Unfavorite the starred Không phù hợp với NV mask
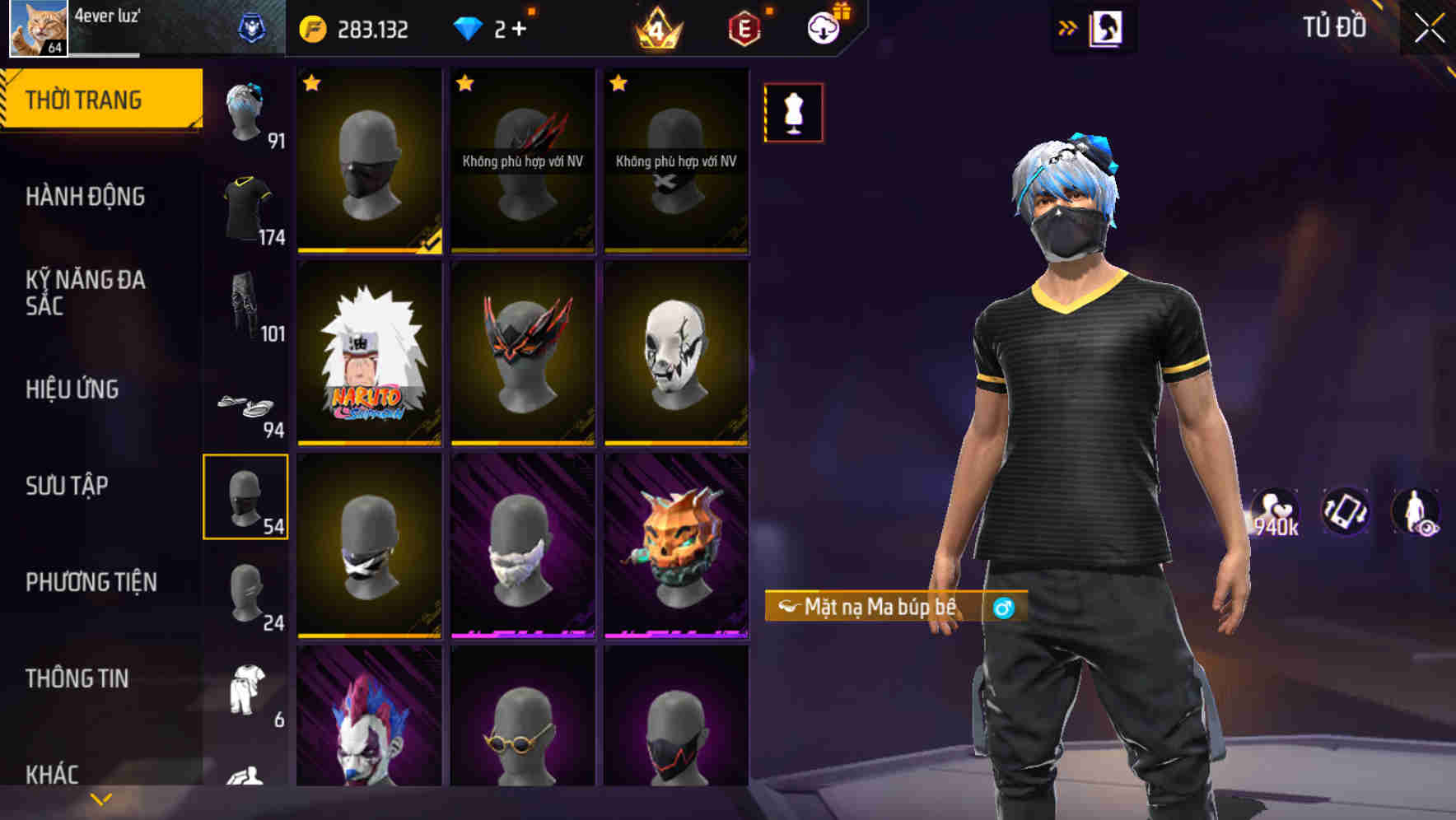Viewport: 1456px width, 820px height. pos(466,82)
